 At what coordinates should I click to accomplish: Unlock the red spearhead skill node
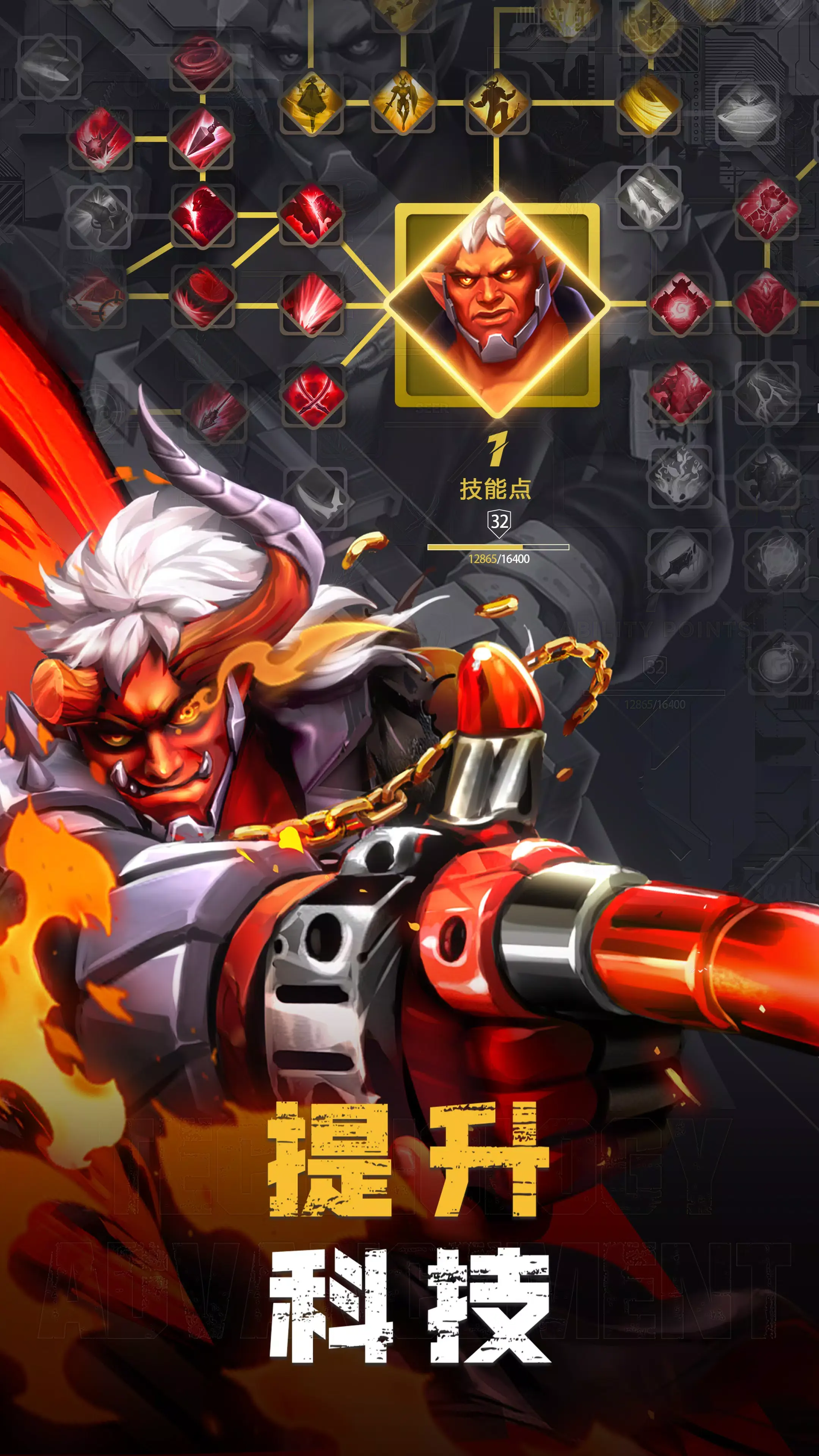click(x=202, y=138)
